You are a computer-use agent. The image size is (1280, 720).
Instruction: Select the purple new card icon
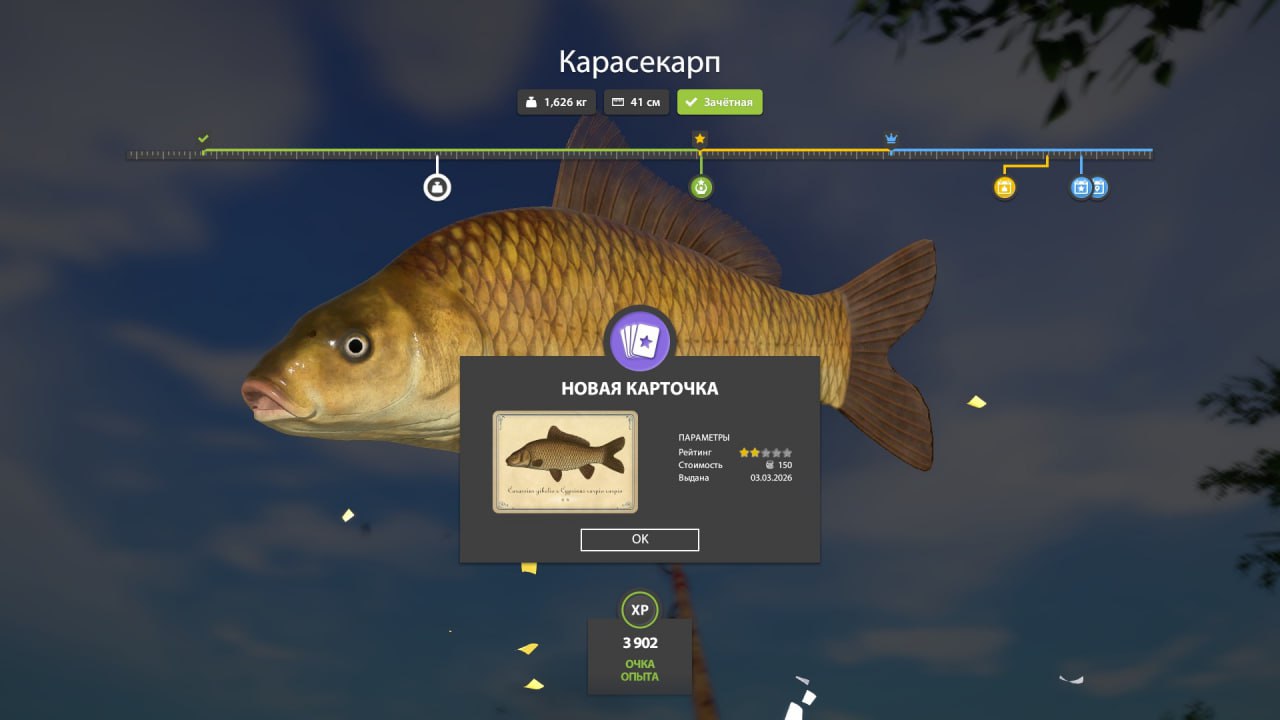tap(640, 342)
